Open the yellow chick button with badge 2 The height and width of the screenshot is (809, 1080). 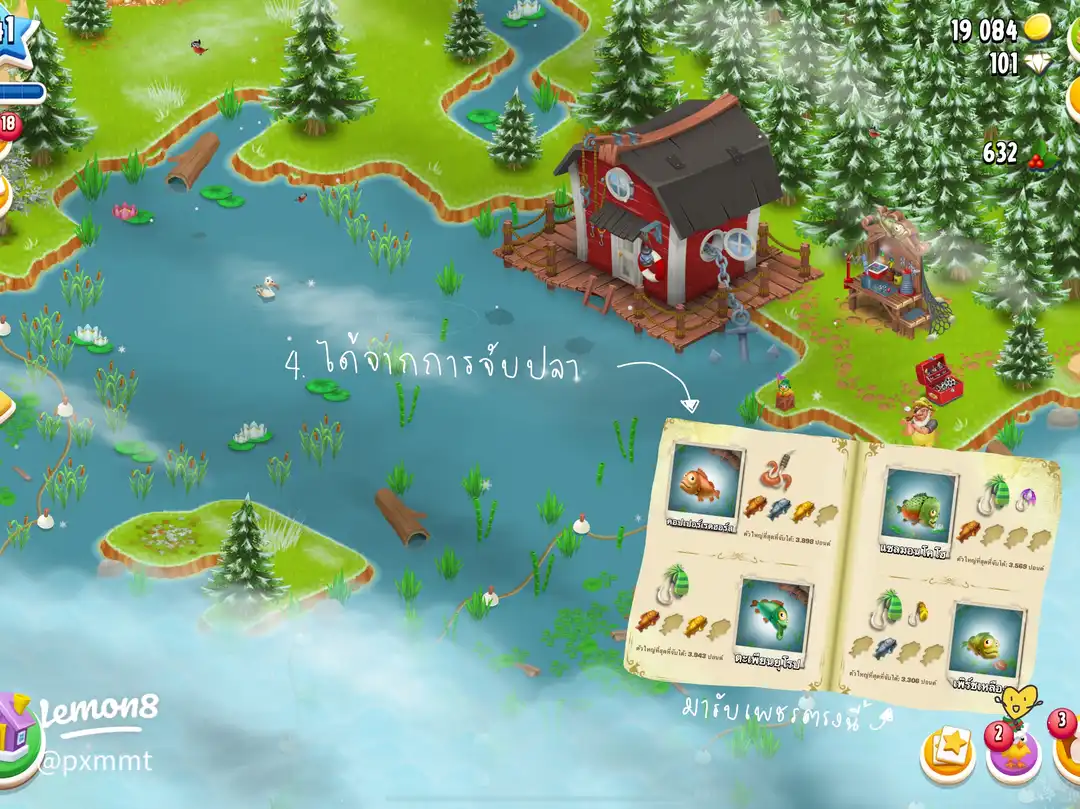[x=1012, y=754]
